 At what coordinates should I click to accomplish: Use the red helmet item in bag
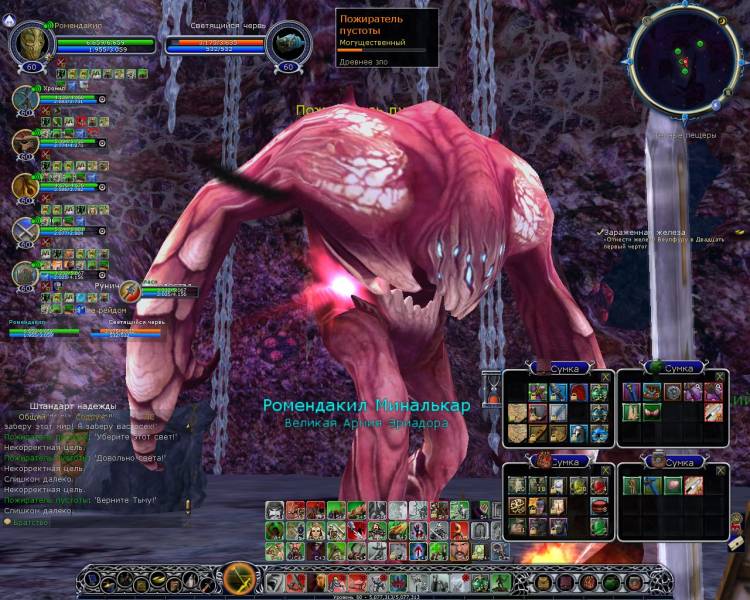[579, 392]
